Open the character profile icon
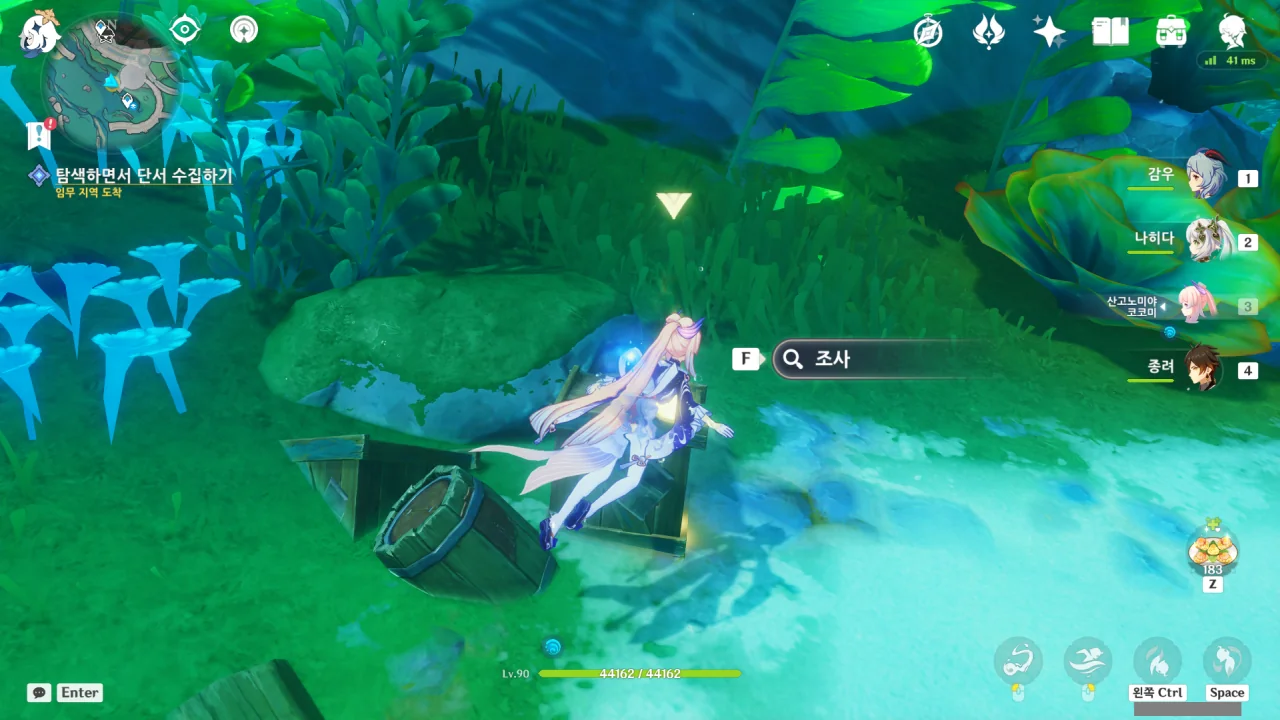 (1233, 33)
